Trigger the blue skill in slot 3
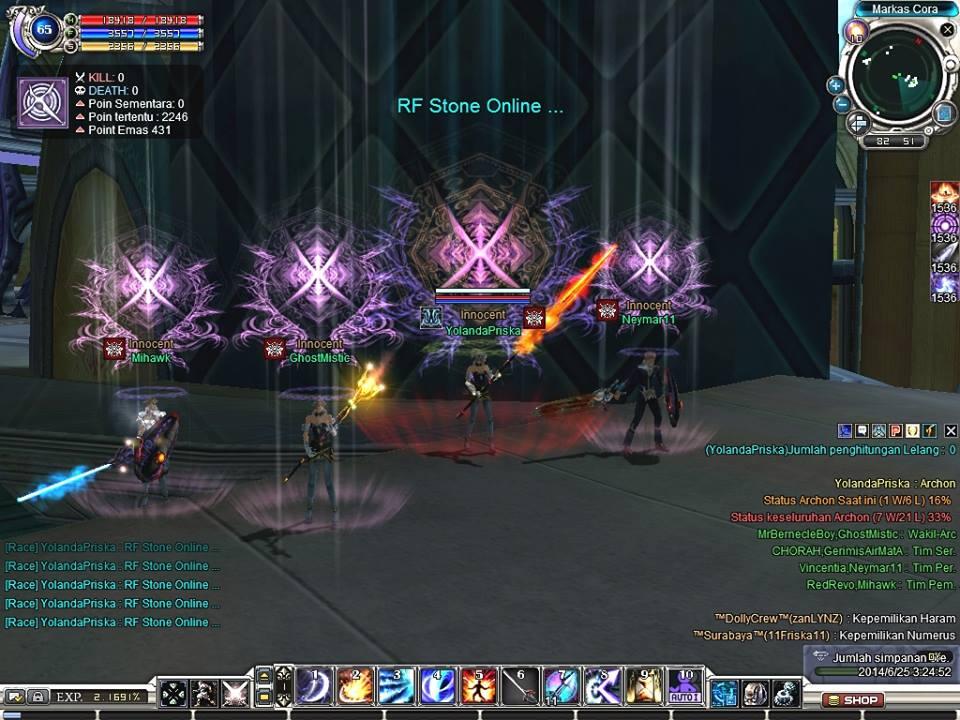The height and width of the screenshot is (720, 960). tap(397, 688)
